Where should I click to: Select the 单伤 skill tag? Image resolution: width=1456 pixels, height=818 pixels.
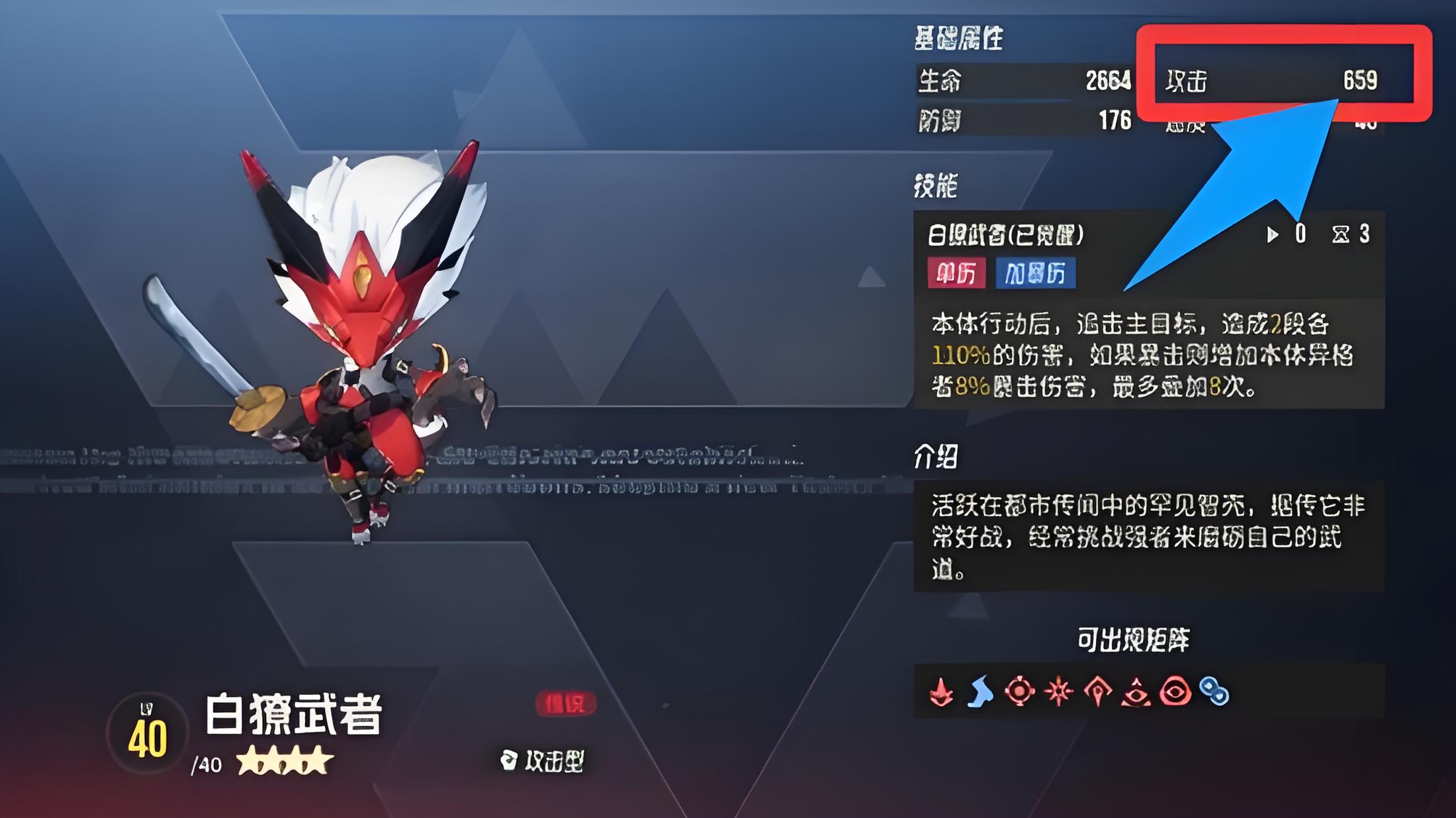pyautogui.click(x=956, y=273)
